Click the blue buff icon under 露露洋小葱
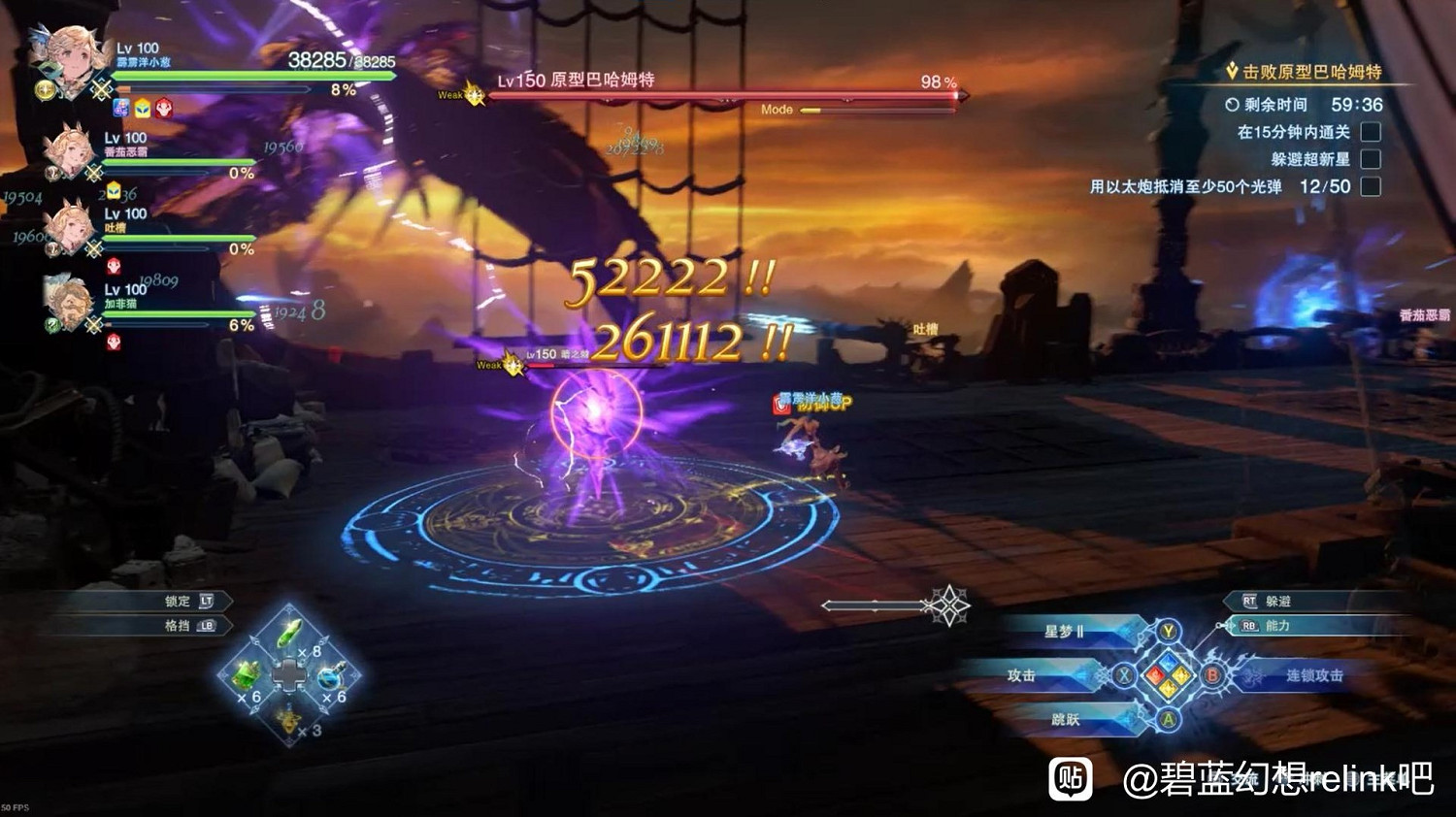 pyautogui.click(x=119, y=108)
